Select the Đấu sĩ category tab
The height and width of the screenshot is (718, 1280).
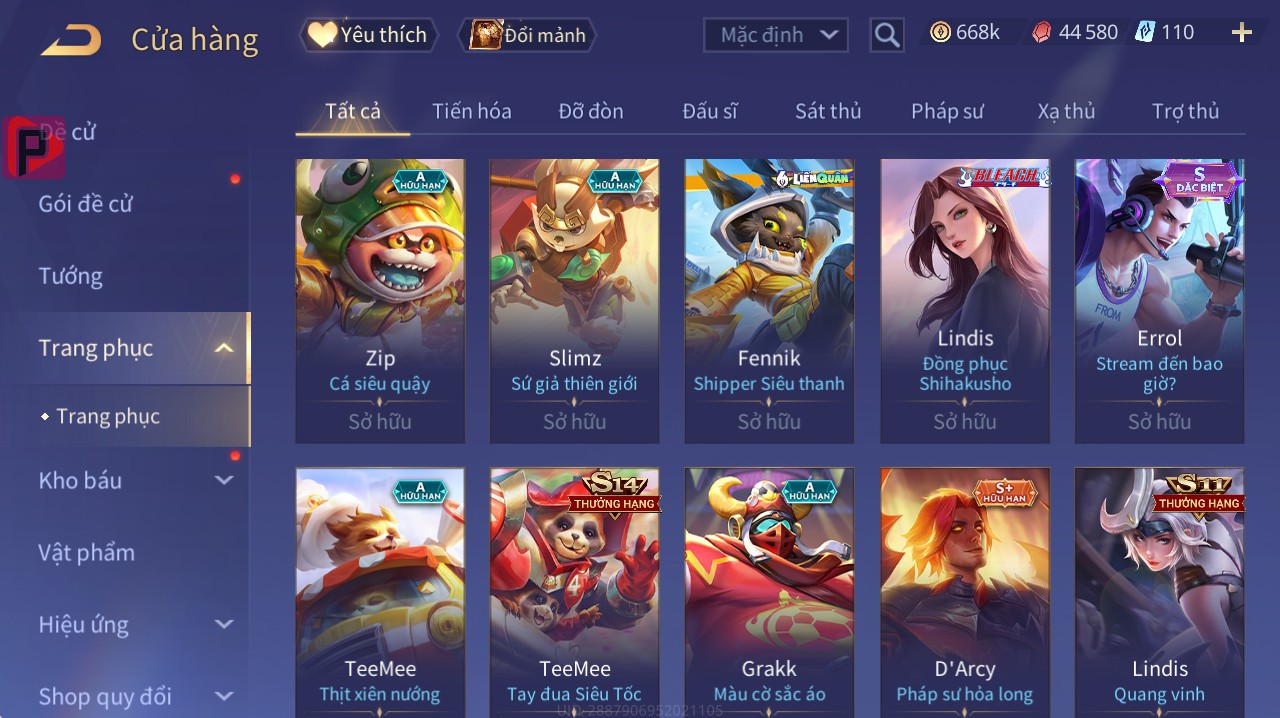pos(710,111)
